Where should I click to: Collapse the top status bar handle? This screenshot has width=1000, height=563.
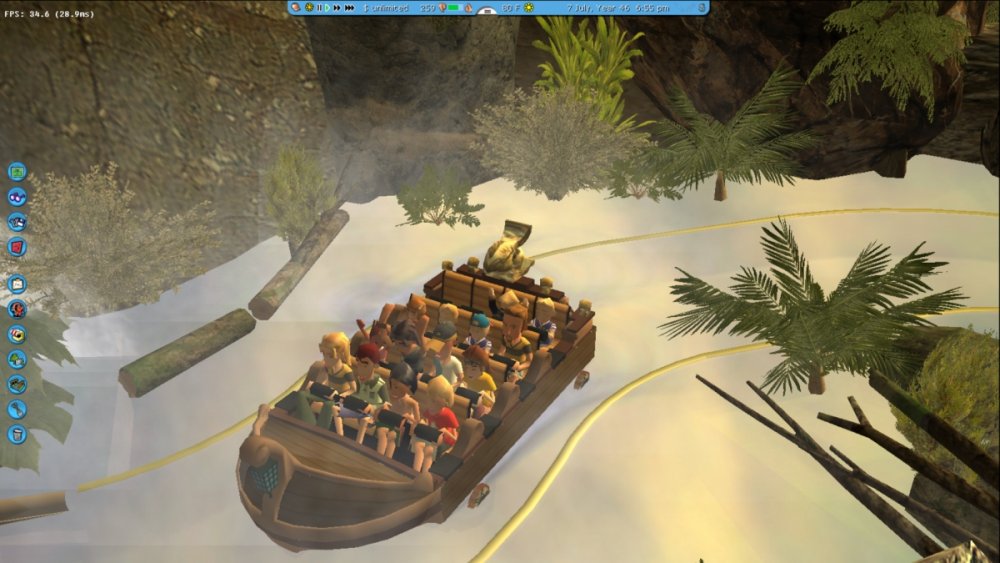pyautogui.click(x=487, y=12)
